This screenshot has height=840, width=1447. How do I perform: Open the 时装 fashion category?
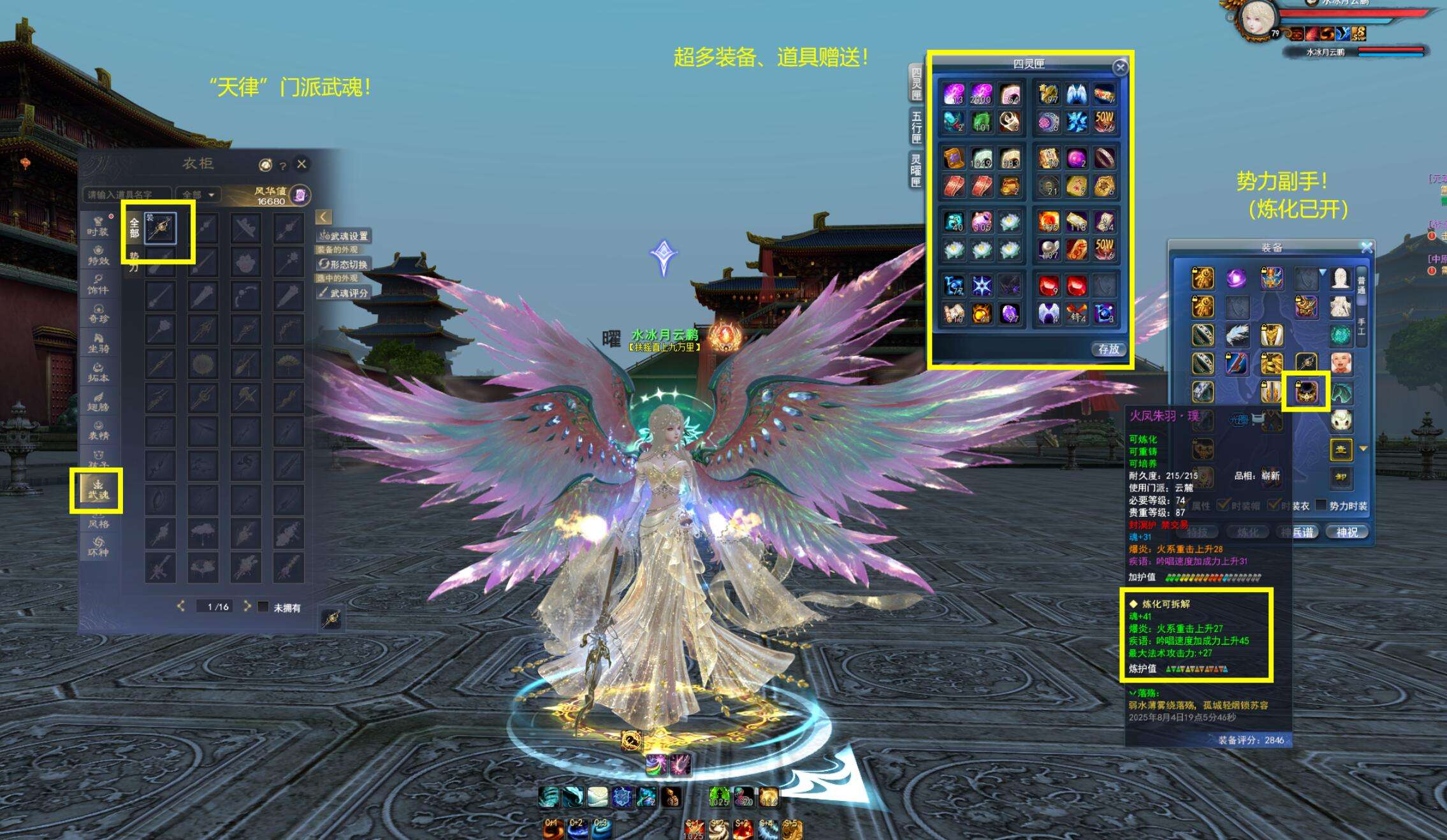[98, 226]
